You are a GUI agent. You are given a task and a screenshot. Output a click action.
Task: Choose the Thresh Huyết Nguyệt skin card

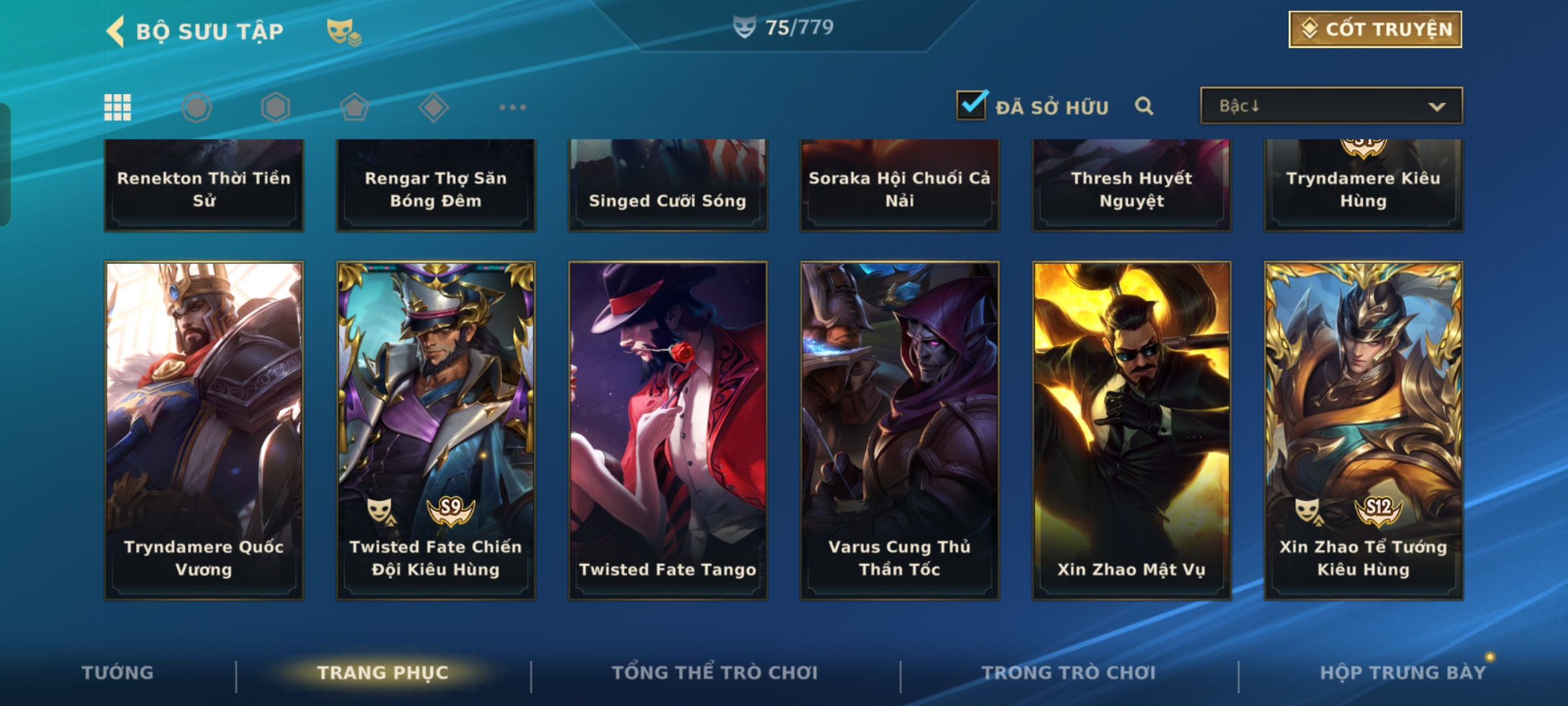(1132, 186)
